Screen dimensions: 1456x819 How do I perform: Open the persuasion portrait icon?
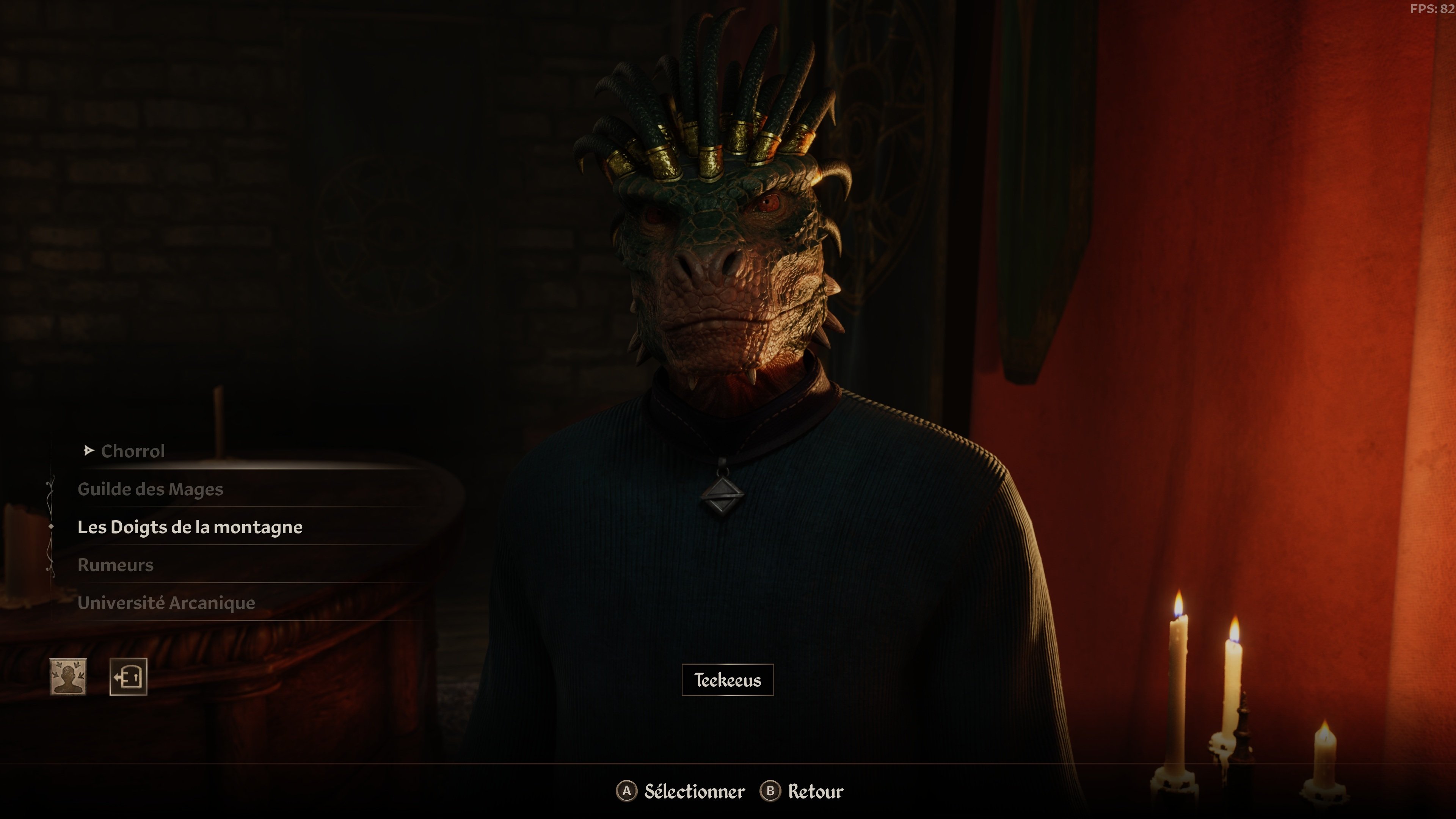[x=68, y=676]
